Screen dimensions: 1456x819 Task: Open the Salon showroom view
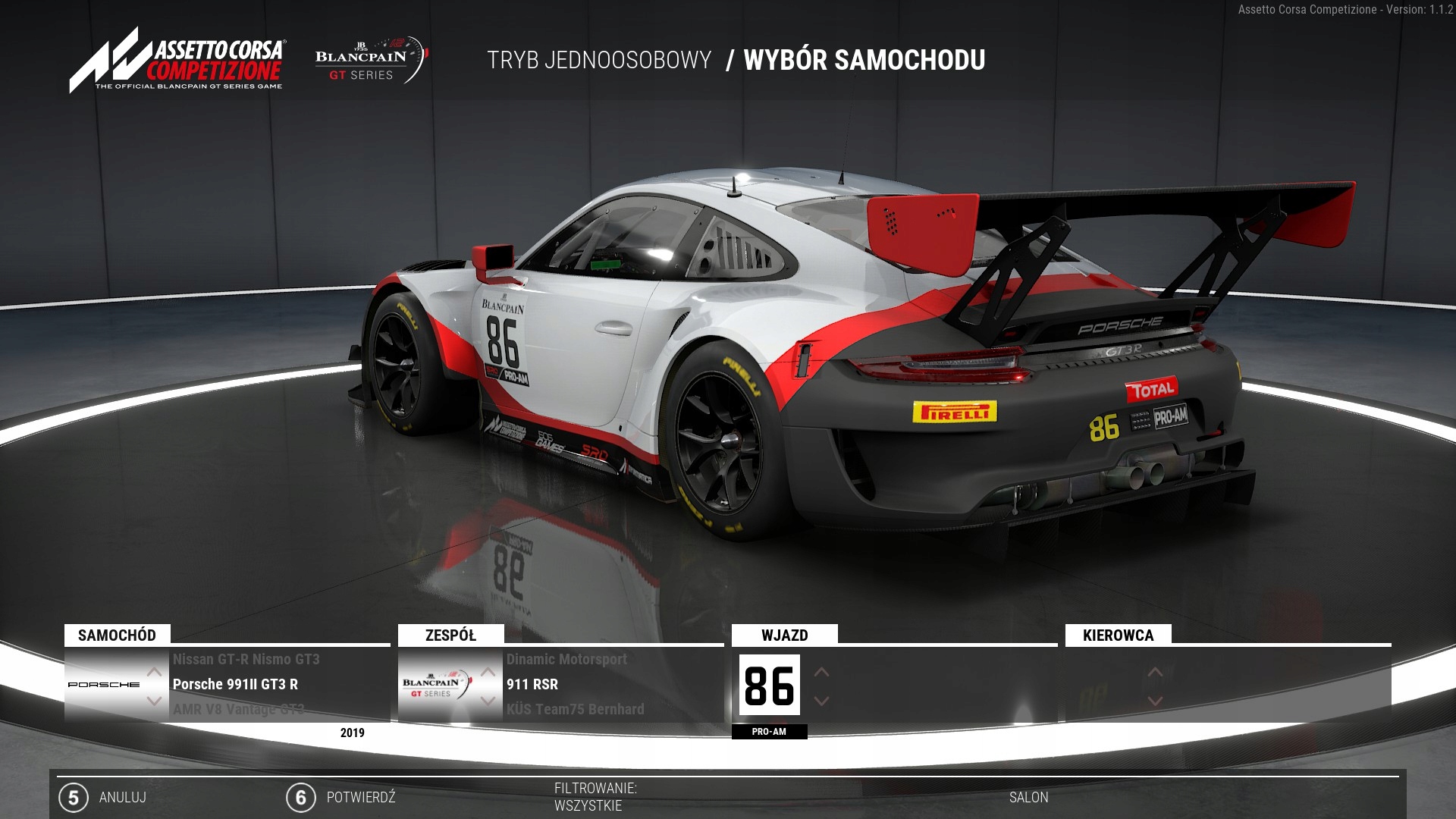point(1028,798)
